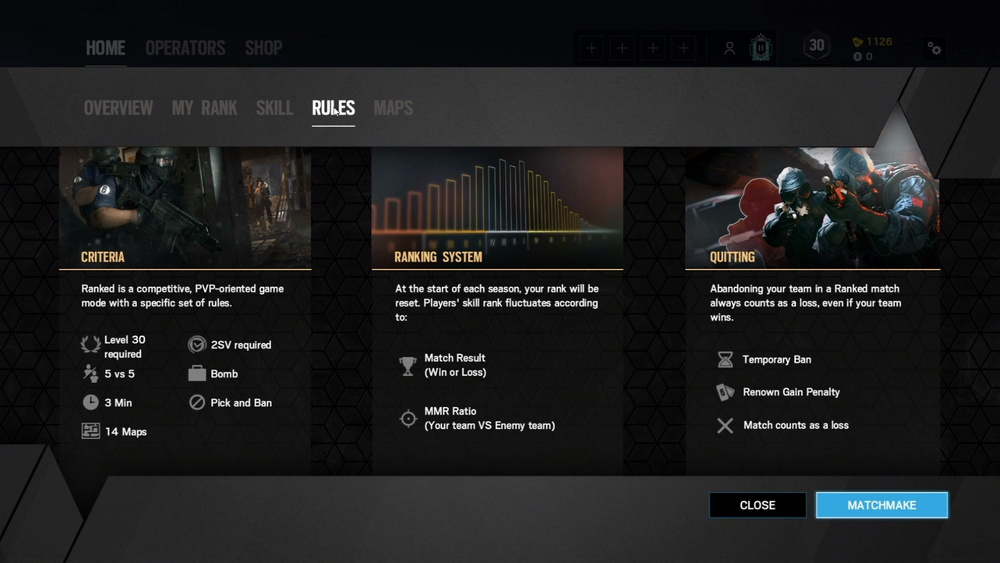Switch to the Overview tab
Viewport: 1000px width, 563px height.
pyautogui.click(x=118, y=108)
